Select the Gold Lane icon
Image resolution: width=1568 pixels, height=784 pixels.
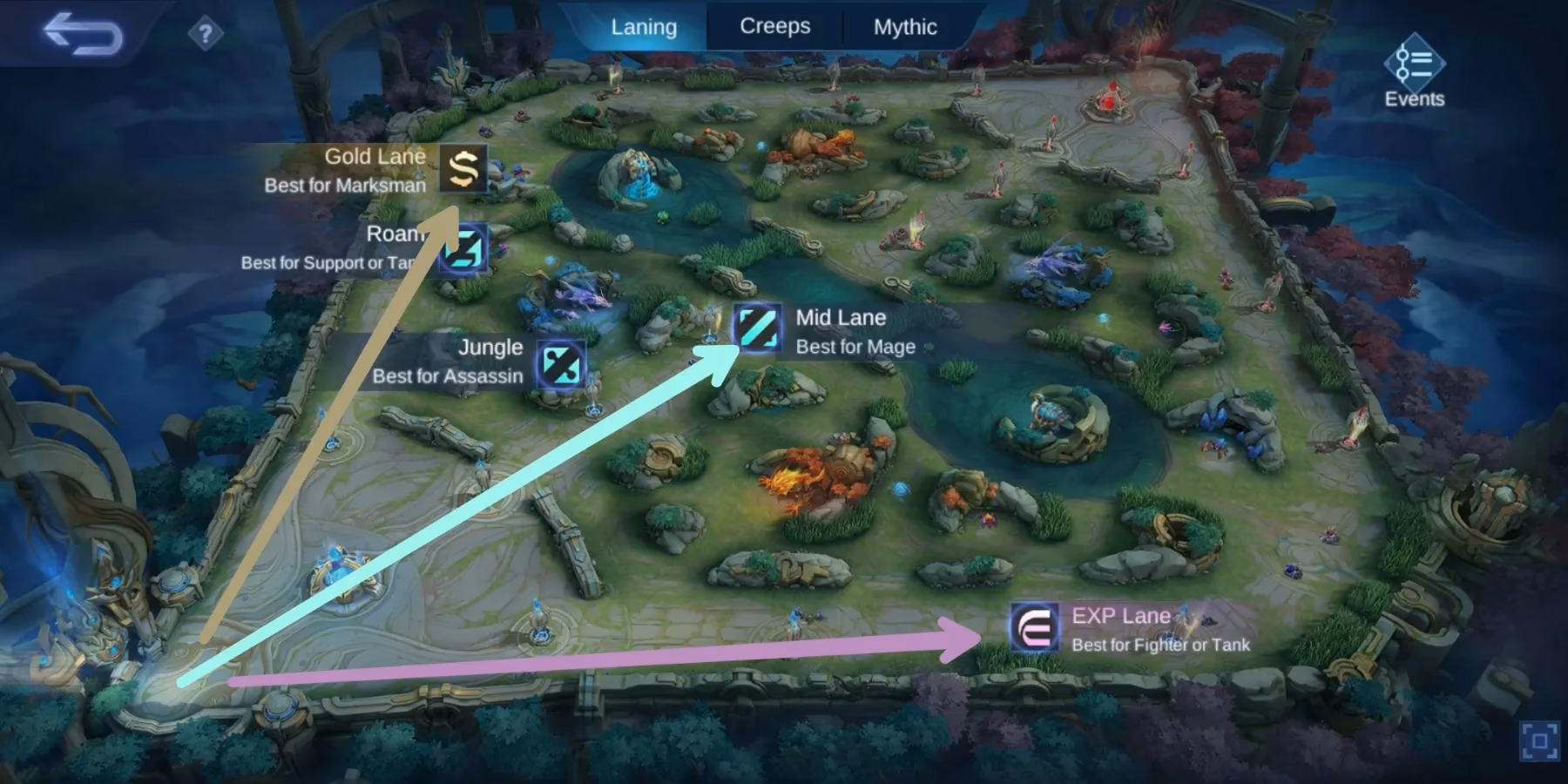point(463,171)
